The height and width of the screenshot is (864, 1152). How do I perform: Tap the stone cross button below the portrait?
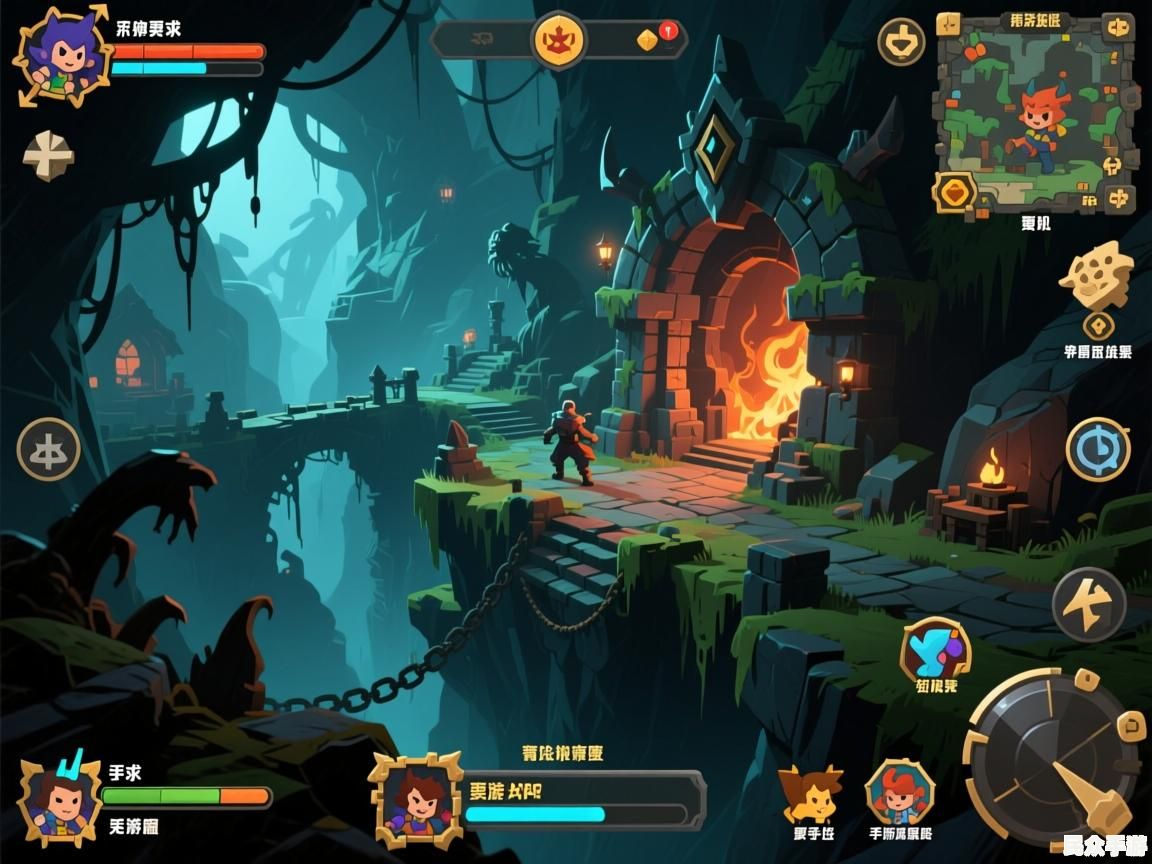coord(48,155)
